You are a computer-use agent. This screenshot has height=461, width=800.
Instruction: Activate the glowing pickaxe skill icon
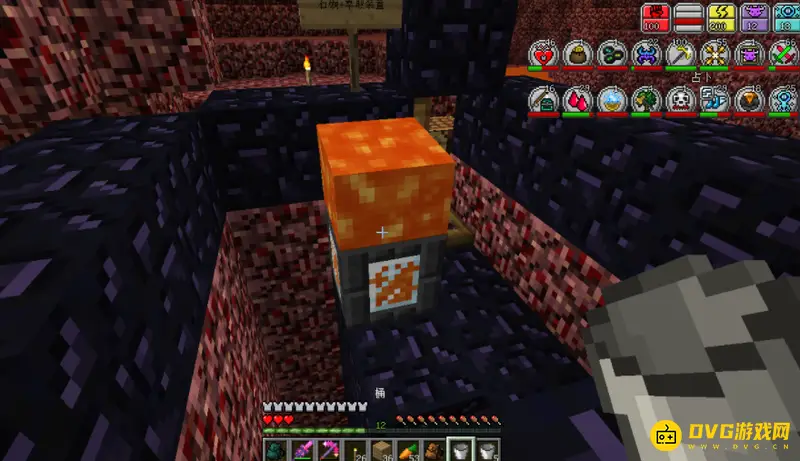coord(682,56)
